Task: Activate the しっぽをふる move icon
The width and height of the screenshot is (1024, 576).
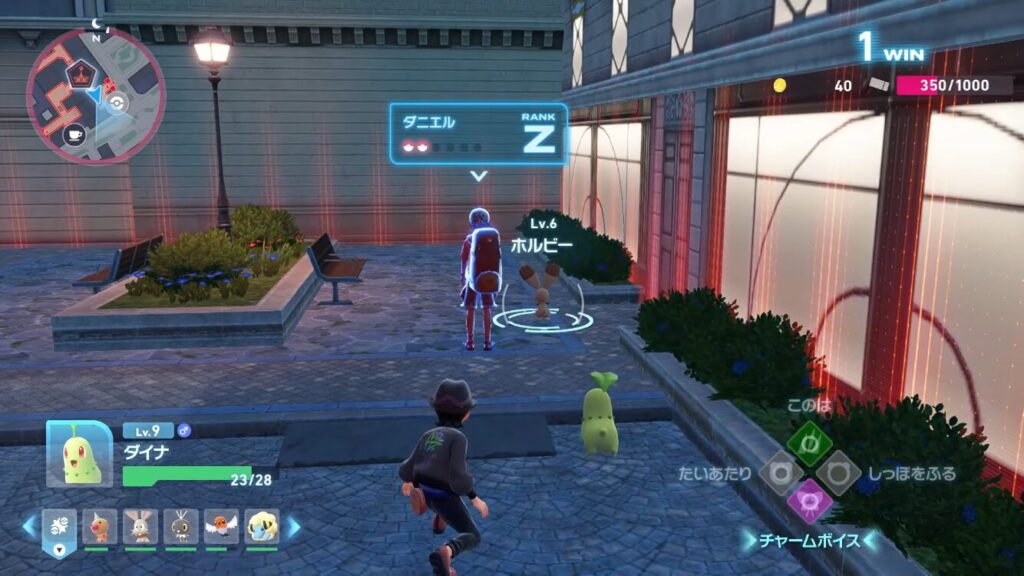Action: (x=838, y=471)
